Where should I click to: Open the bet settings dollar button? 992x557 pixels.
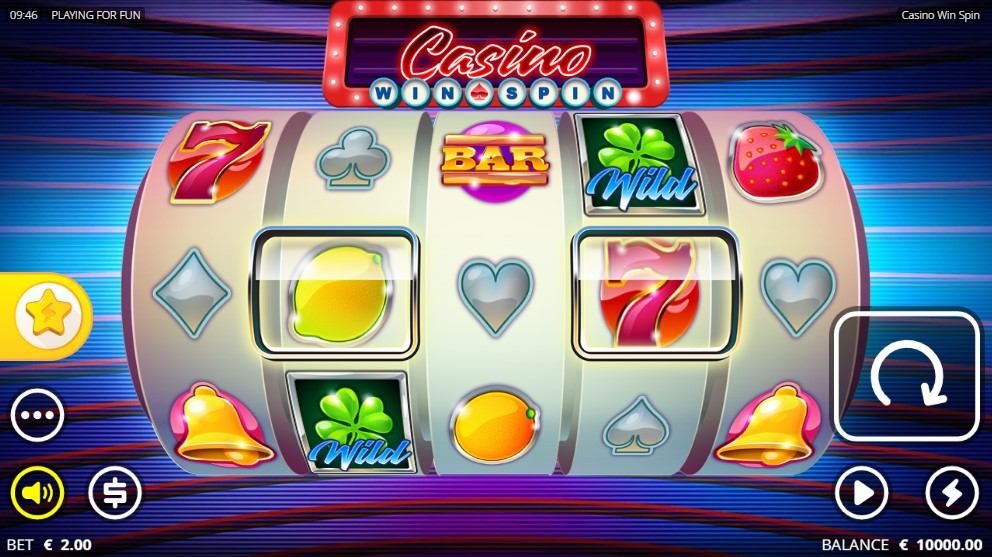115,492
